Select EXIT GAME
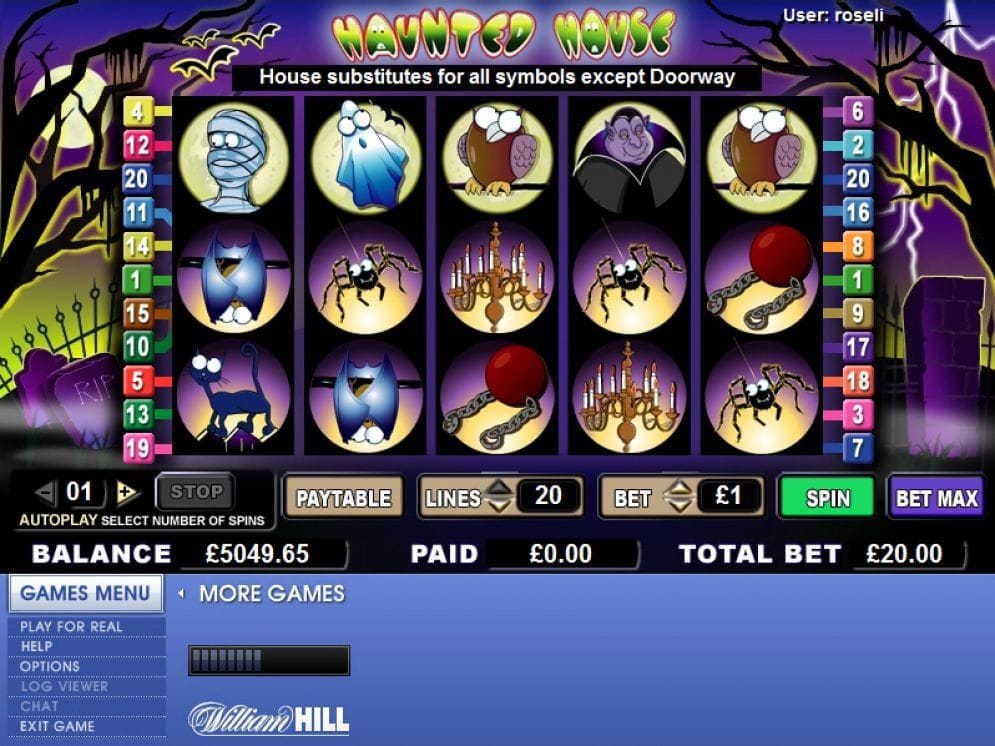995x746 pixels. (x=57, y=726)
